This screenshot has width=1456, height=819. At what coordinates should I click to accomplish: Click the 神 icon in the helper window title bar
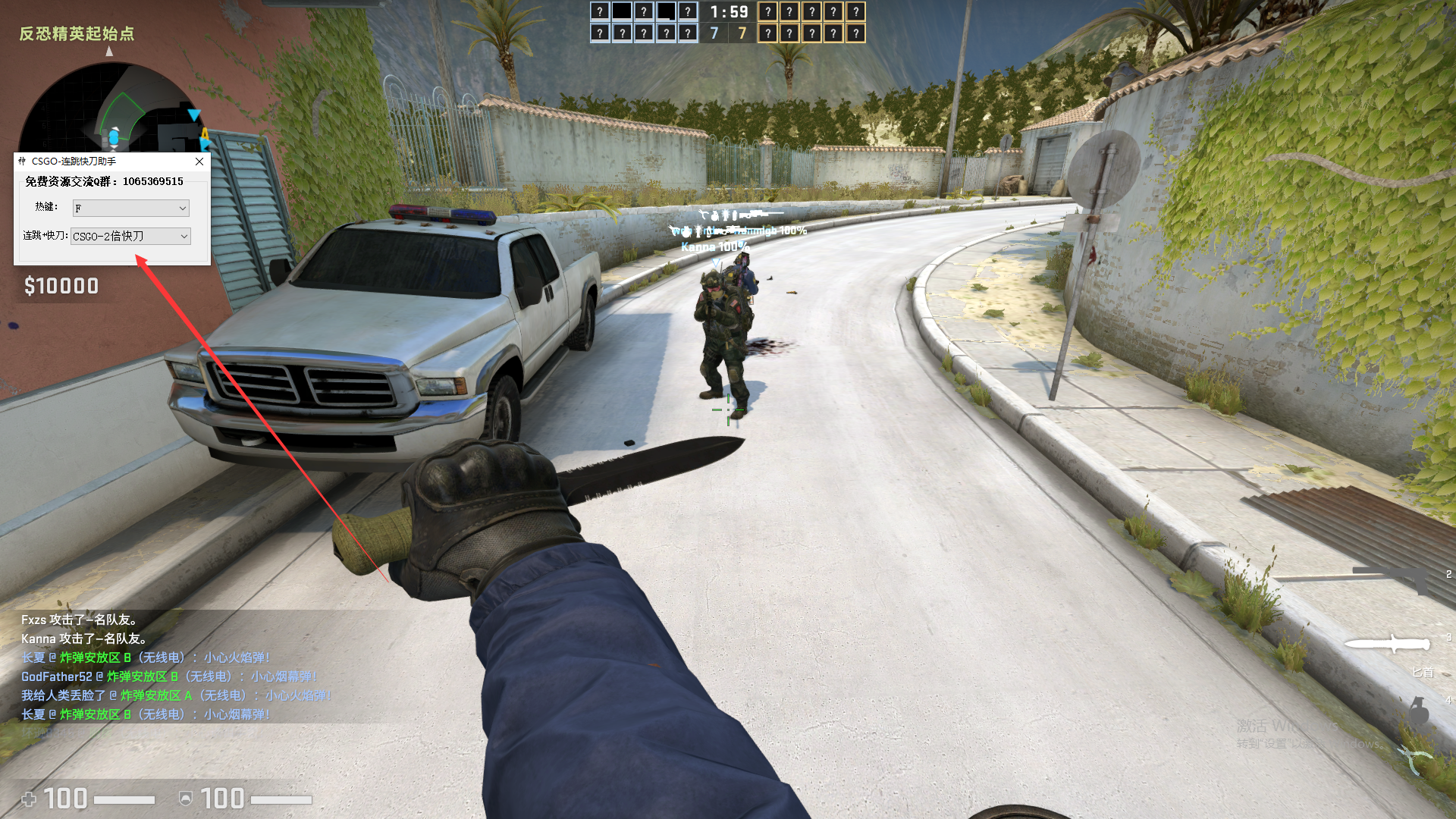coord(21,162)
